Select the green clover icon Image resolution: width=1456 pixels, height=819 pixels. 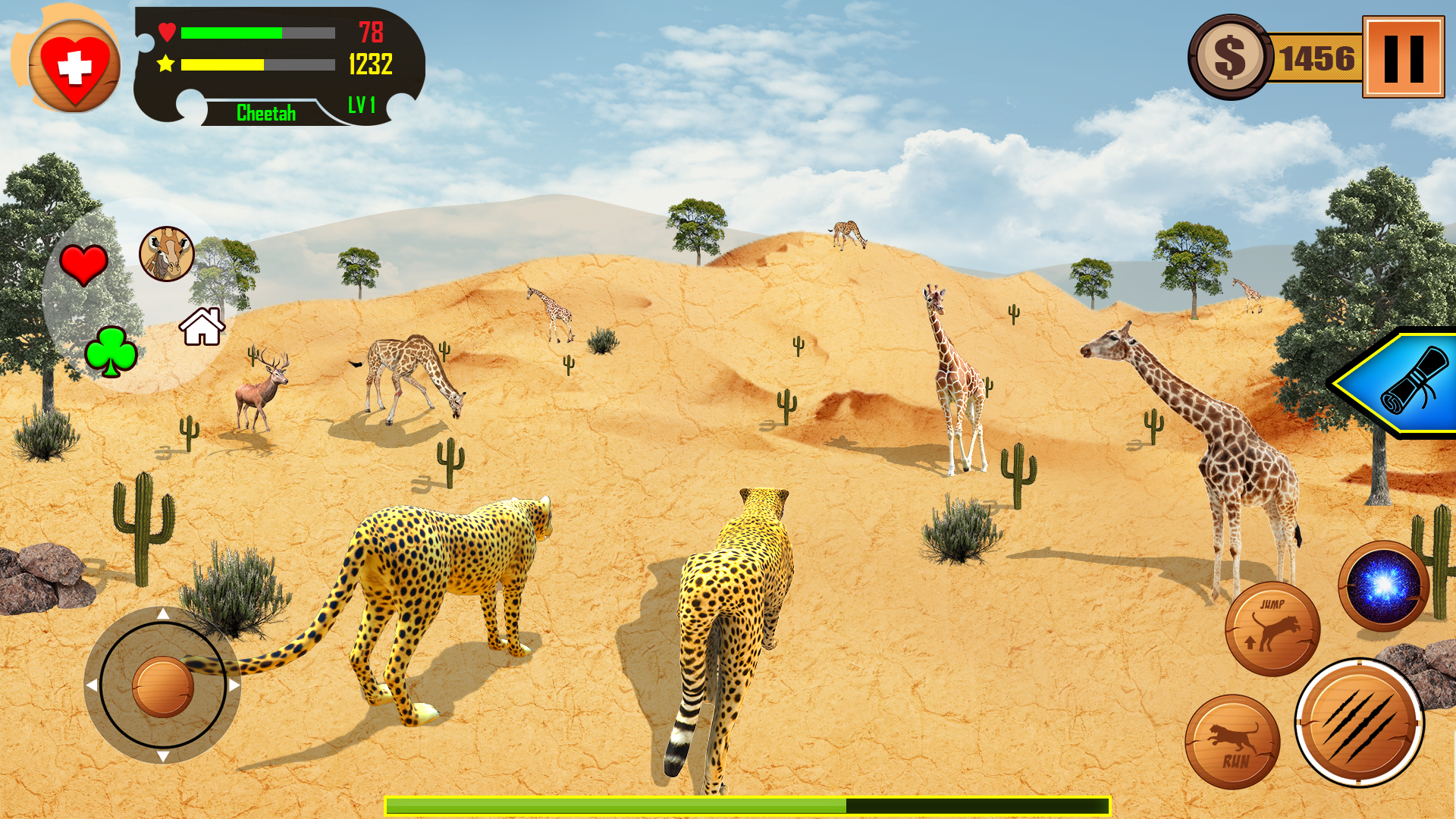(x=111, y=351)
